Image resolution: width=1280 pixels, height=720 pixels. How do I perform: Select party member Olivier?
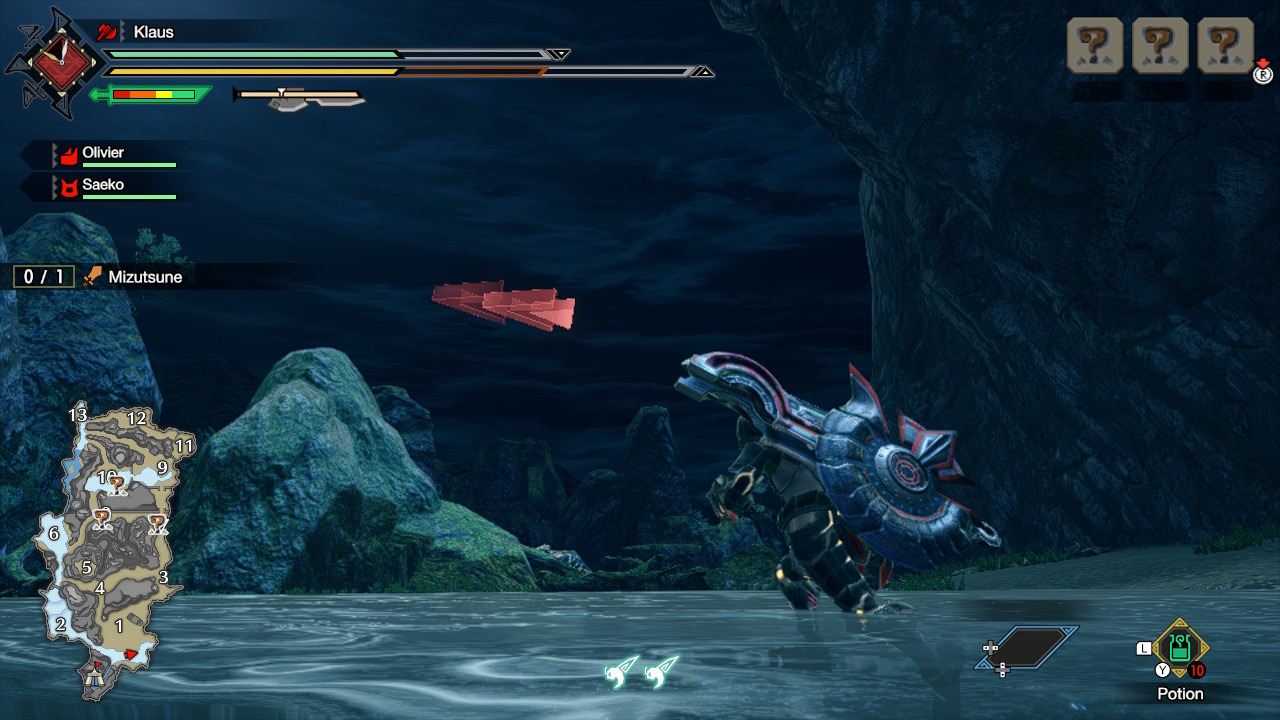coord(104,154)
